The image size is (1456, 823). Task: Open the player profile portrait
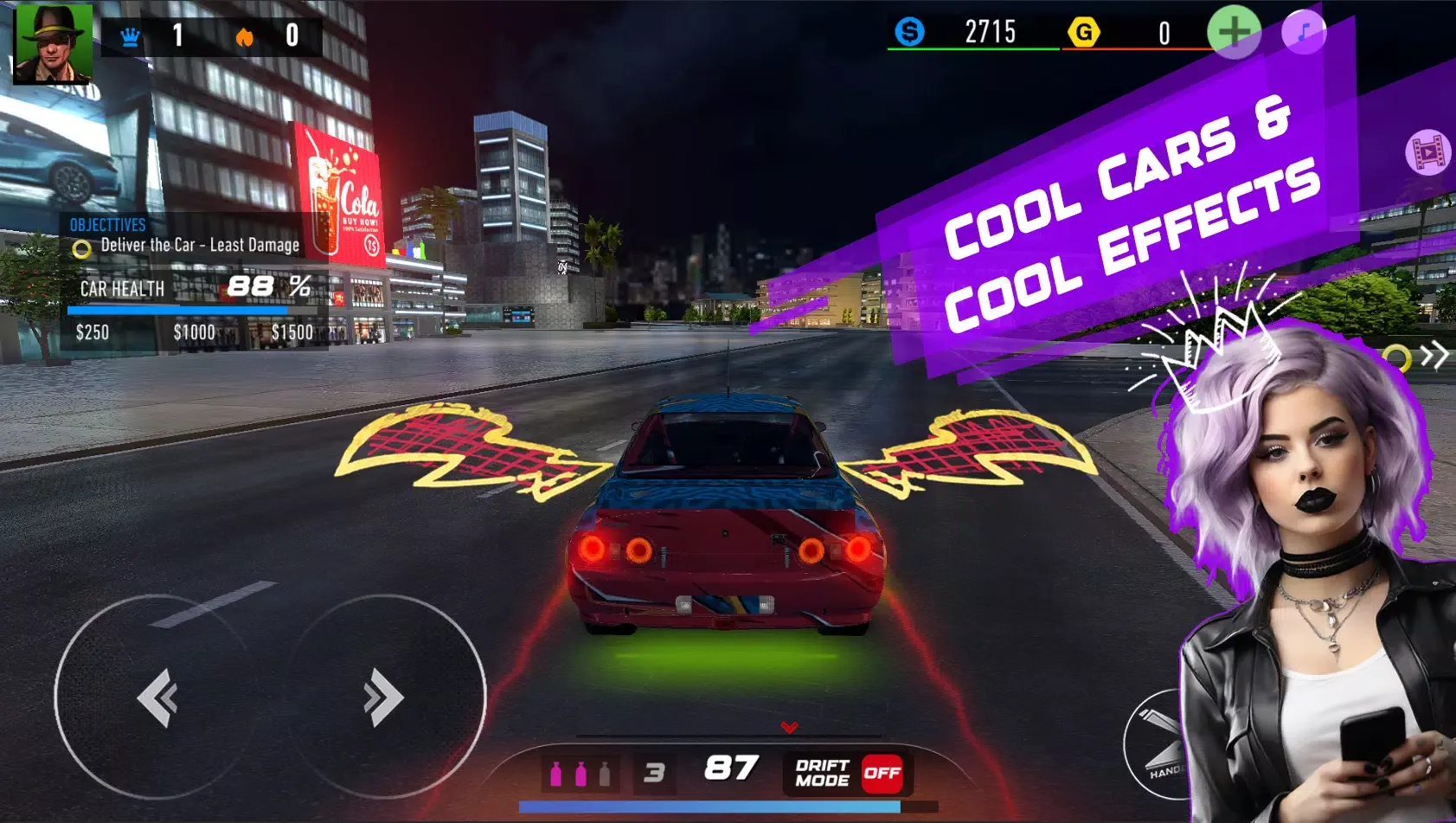(53, 43)
